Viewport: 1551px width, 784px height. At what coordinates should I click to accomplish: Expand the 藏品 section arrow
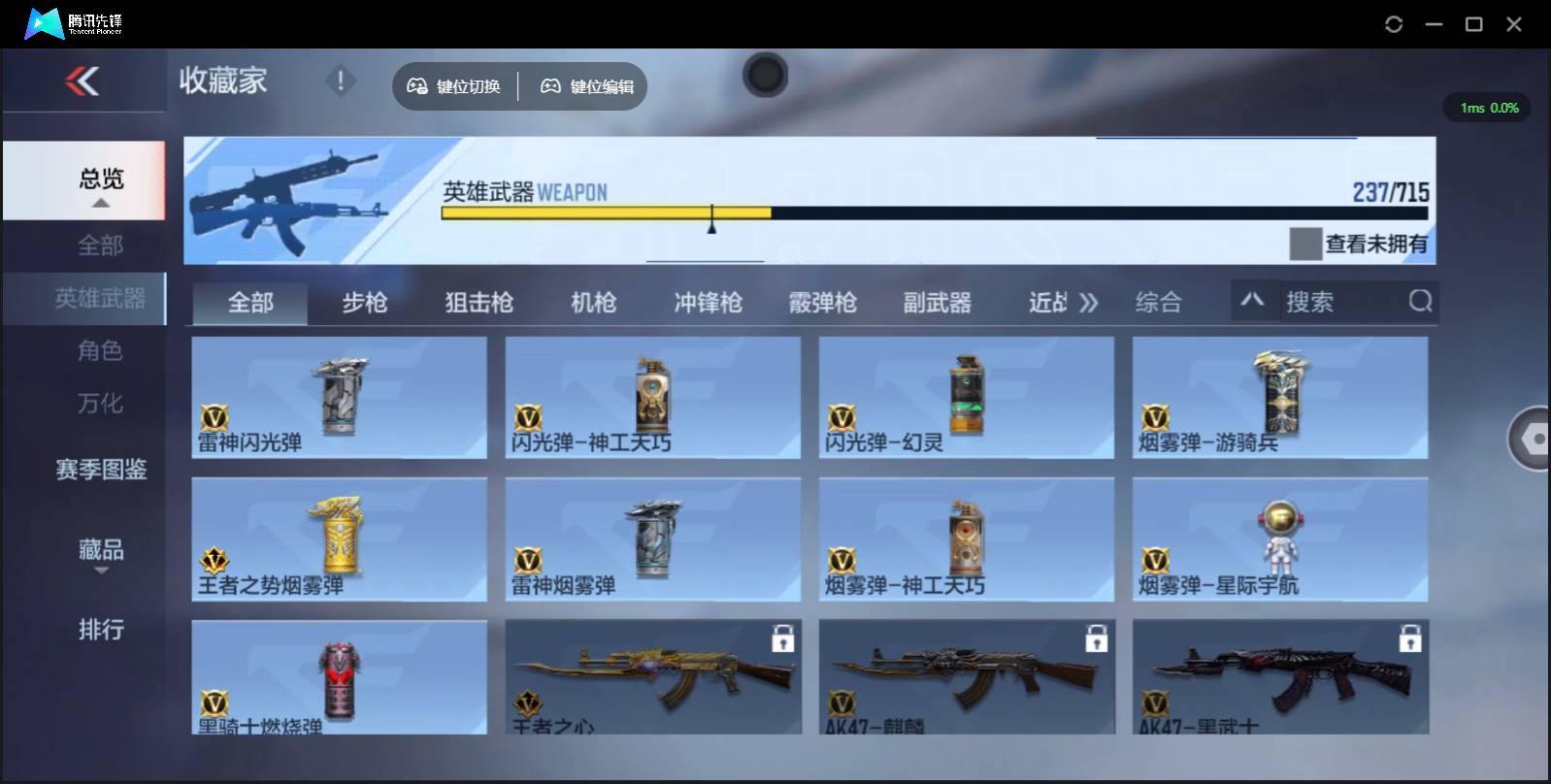101,572
